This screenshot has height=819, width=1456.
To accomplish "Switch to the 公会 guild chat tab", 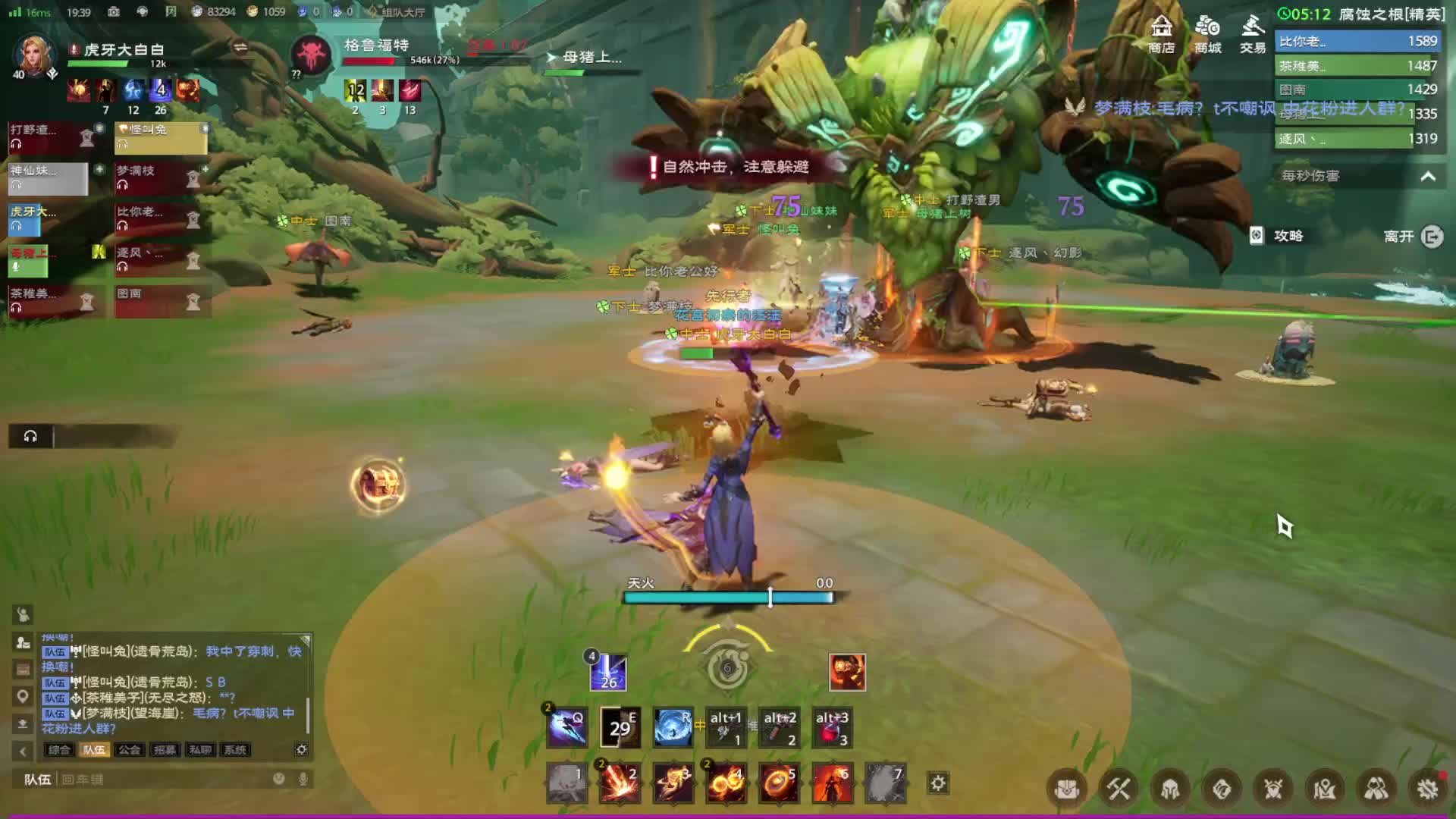I will (x=129, y=750).
